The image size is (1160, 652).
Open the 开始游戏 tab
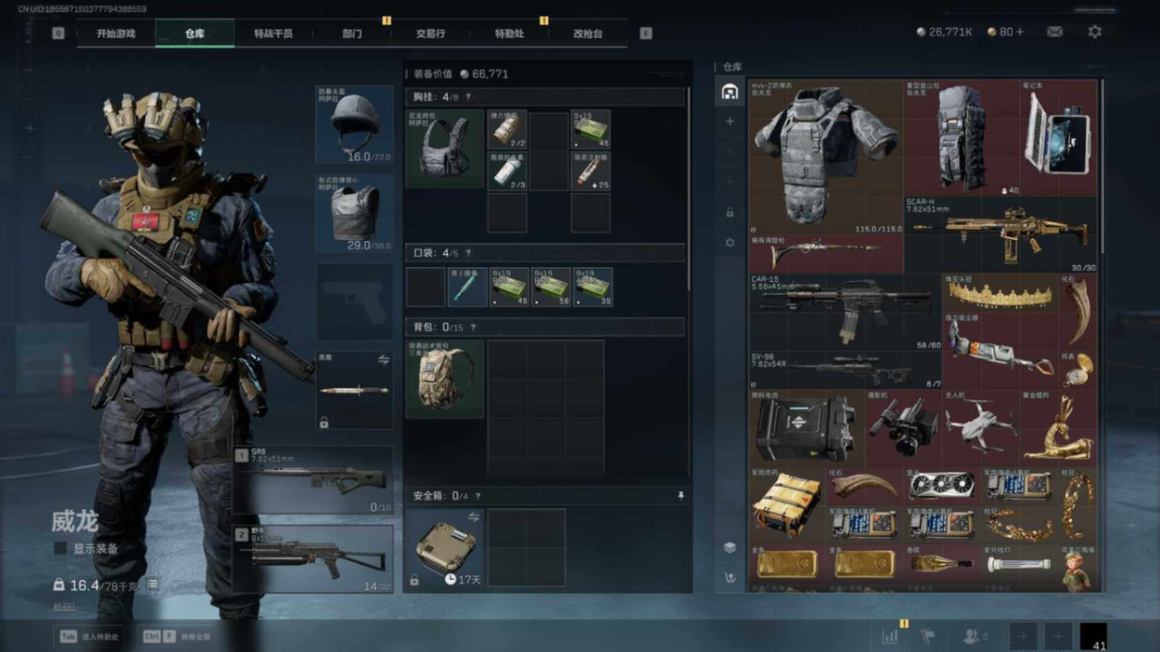(115, 34)
